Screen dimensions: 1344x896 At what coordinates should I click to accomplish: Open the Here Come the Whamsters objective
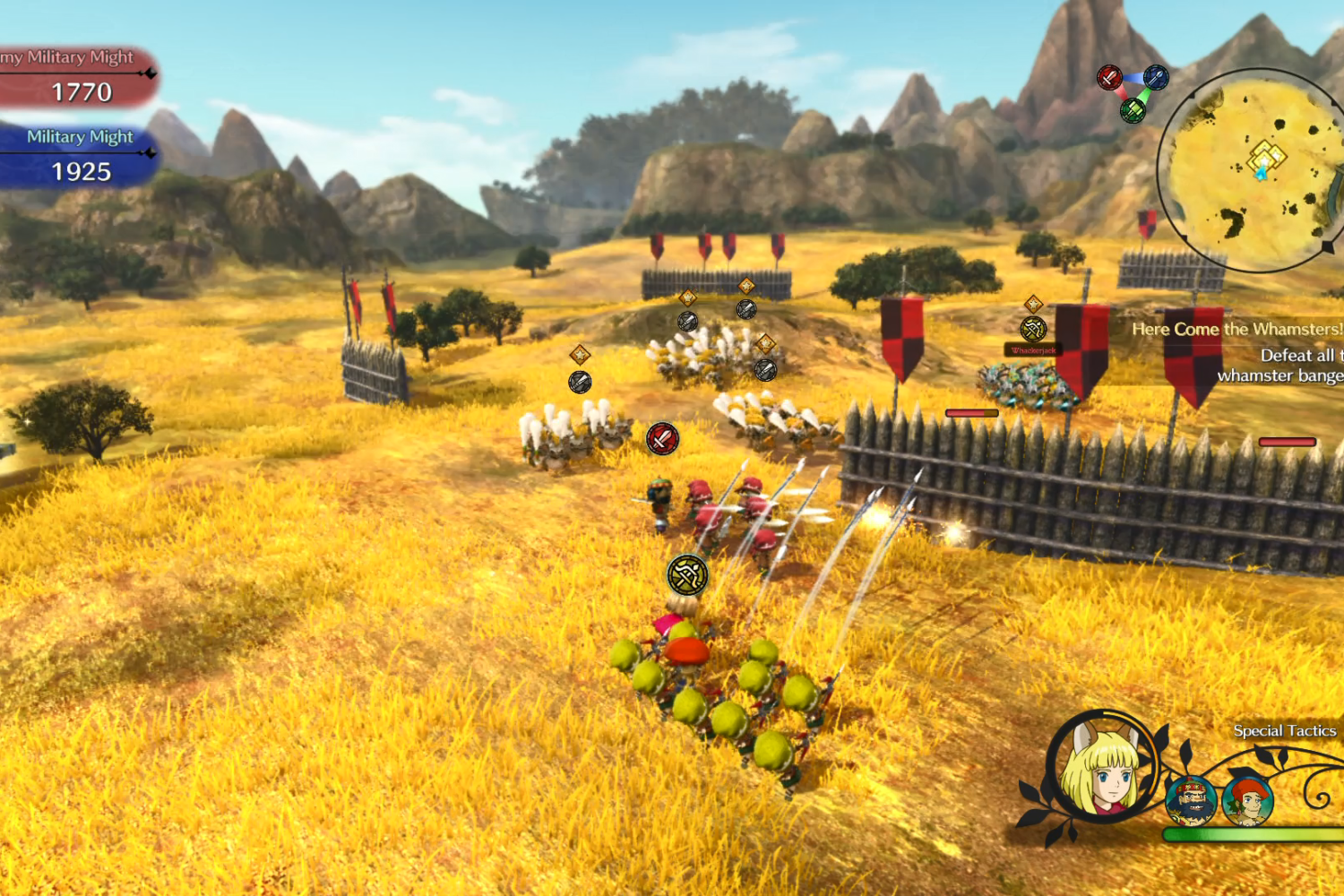pos(1236,330)
